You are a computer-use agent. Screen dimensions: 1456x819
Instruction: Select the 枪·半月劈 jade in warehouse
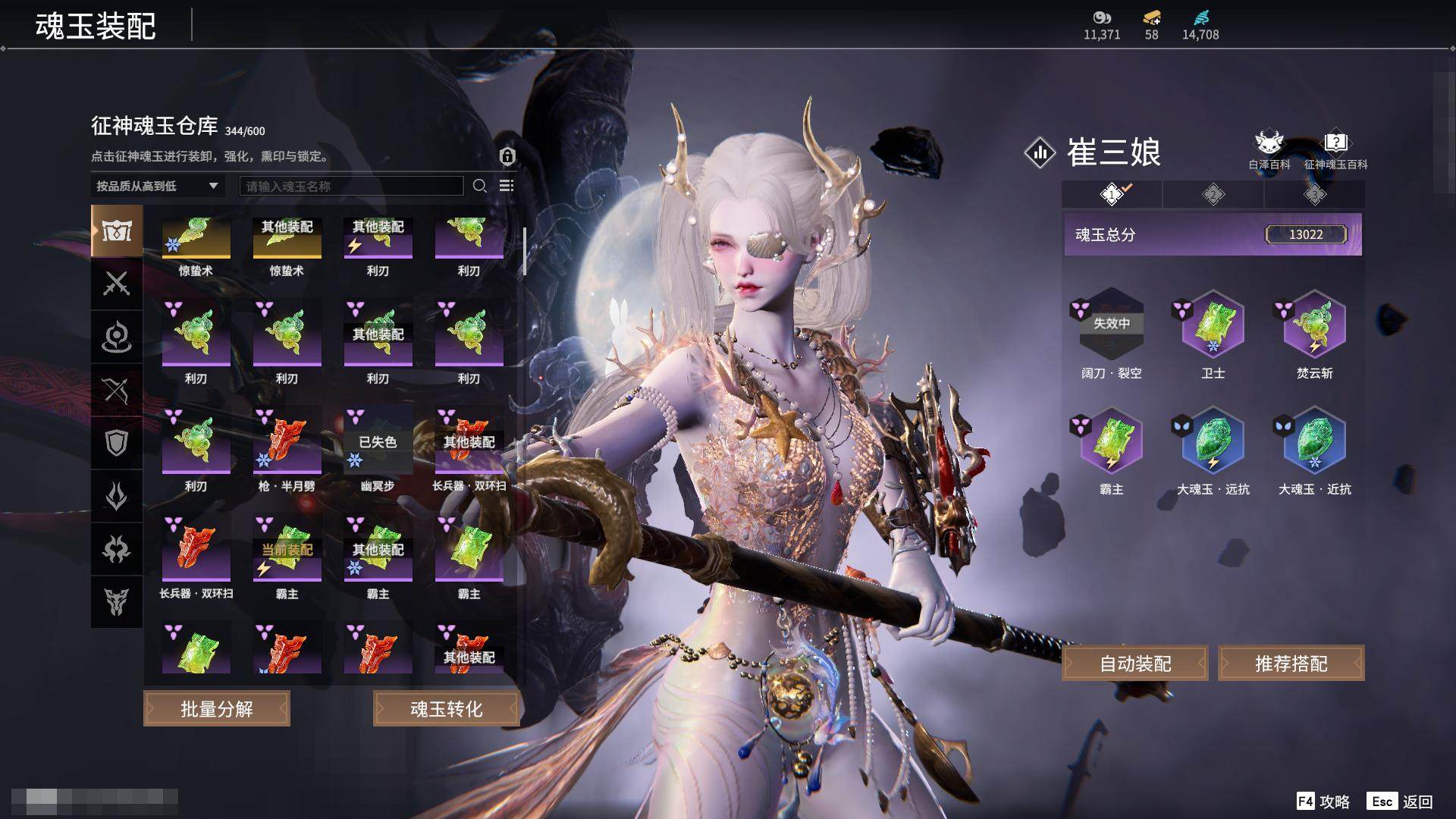coord(287,441)
